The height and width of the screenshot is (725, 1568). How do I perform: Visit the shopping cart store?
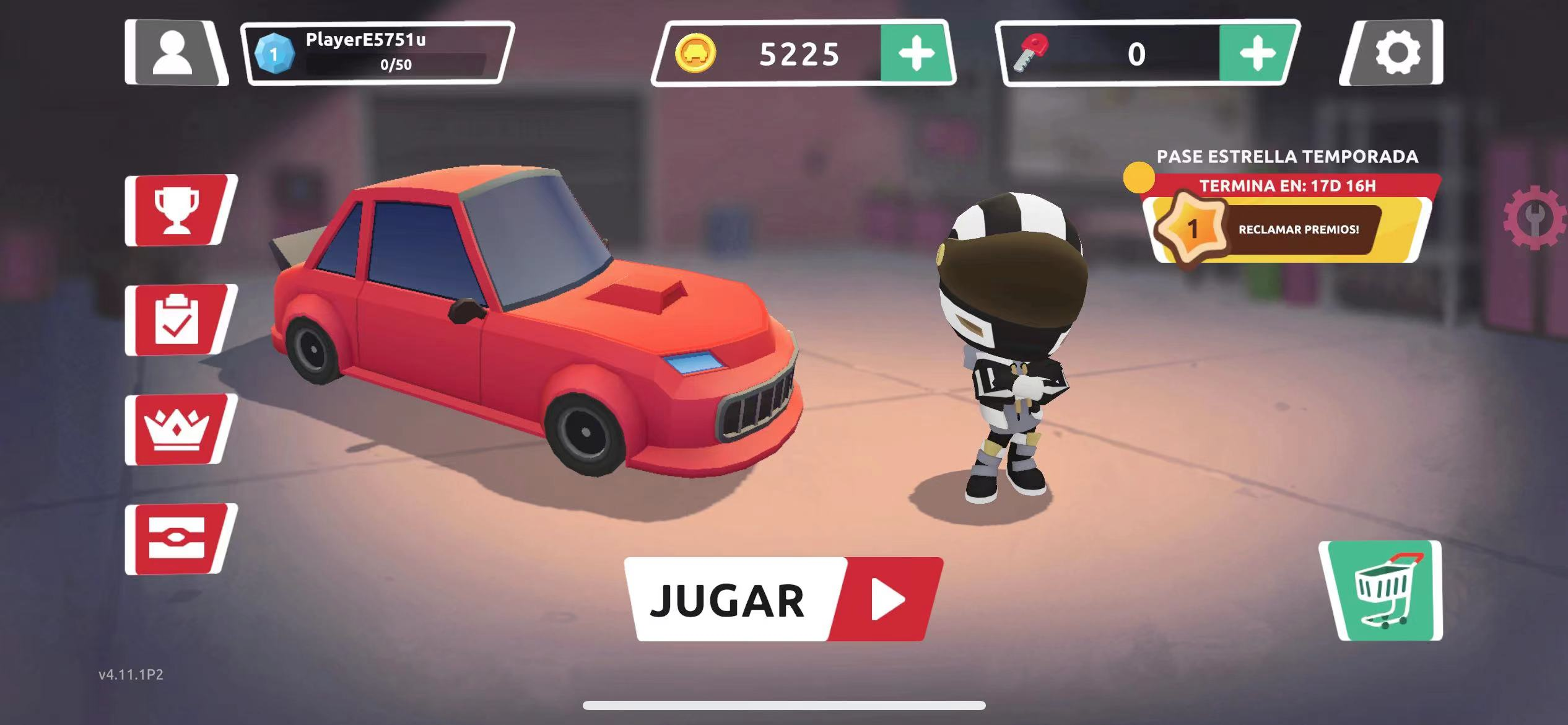1382,591
